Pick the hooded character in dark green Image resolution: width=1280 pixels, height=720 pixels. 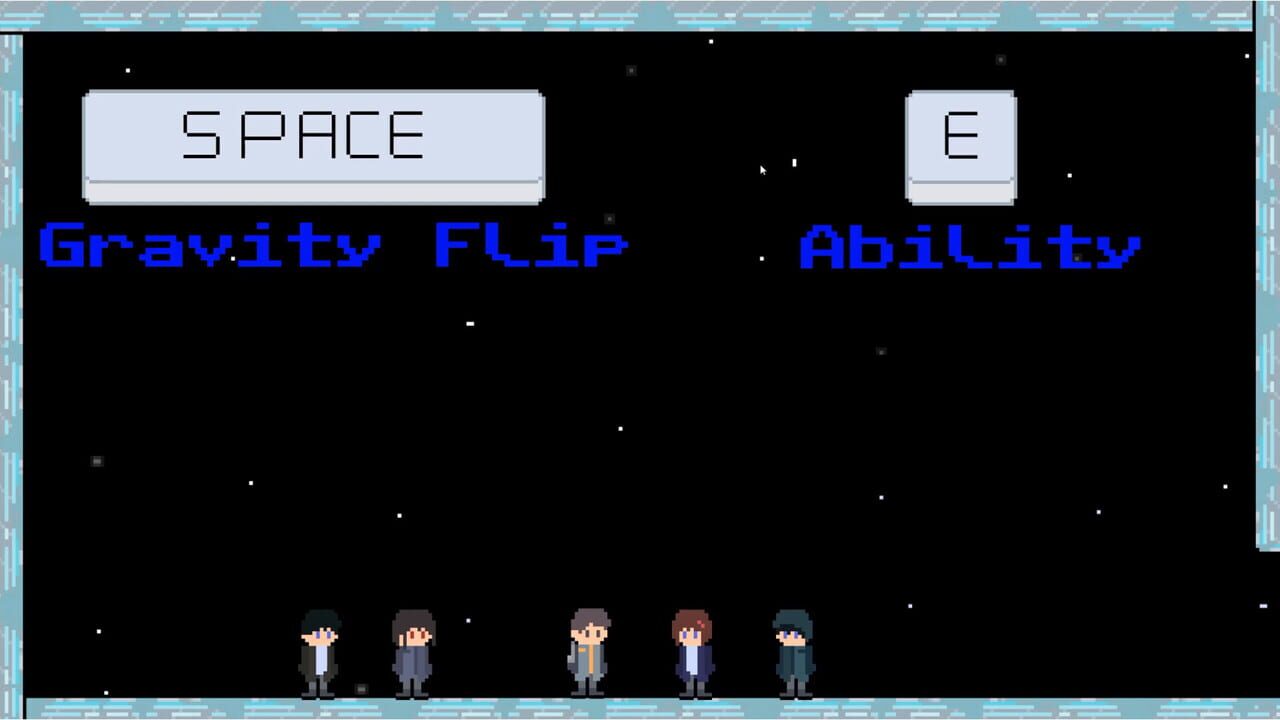click(792, 648)
